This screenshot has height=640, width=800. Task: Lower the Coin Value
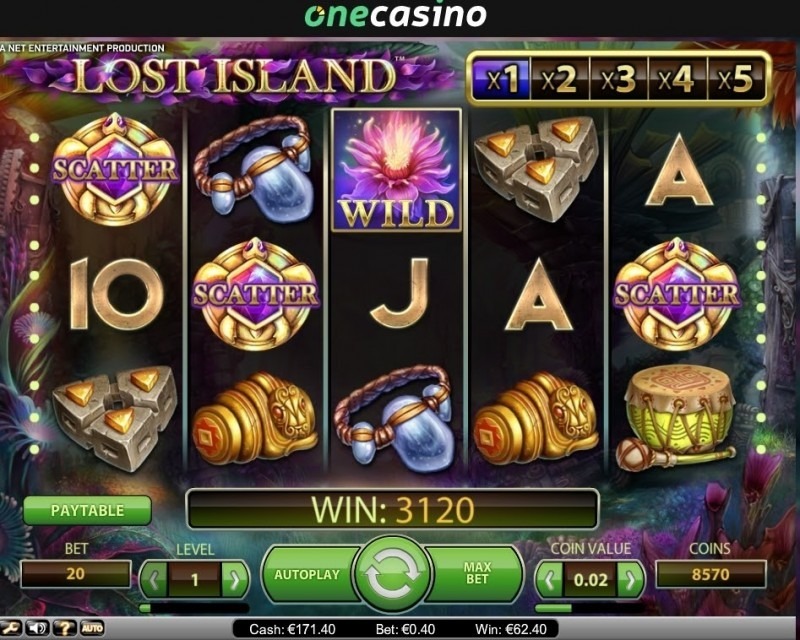click(x=549, y=577)
